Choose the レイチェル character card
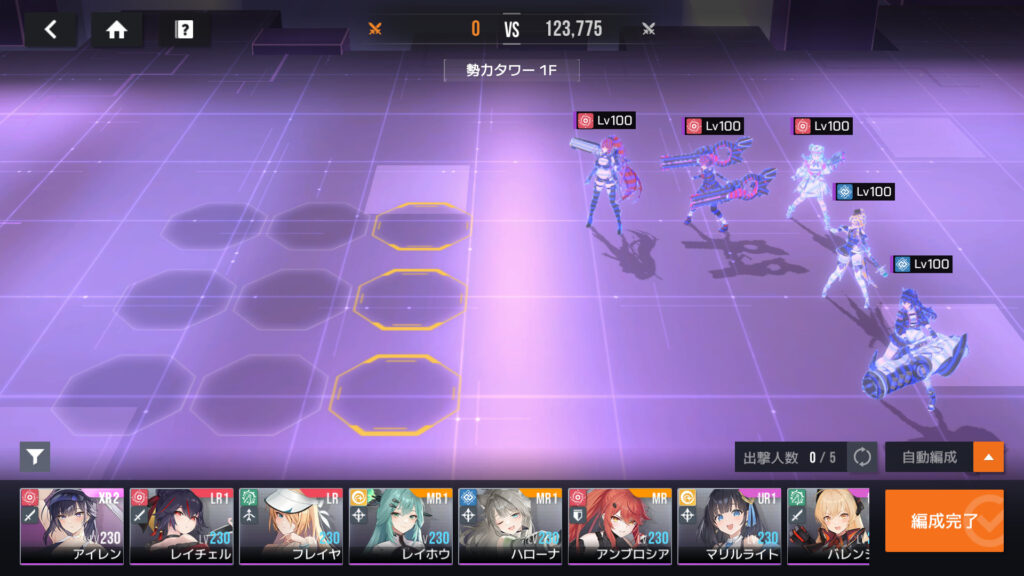 click(x=181, y=526)
